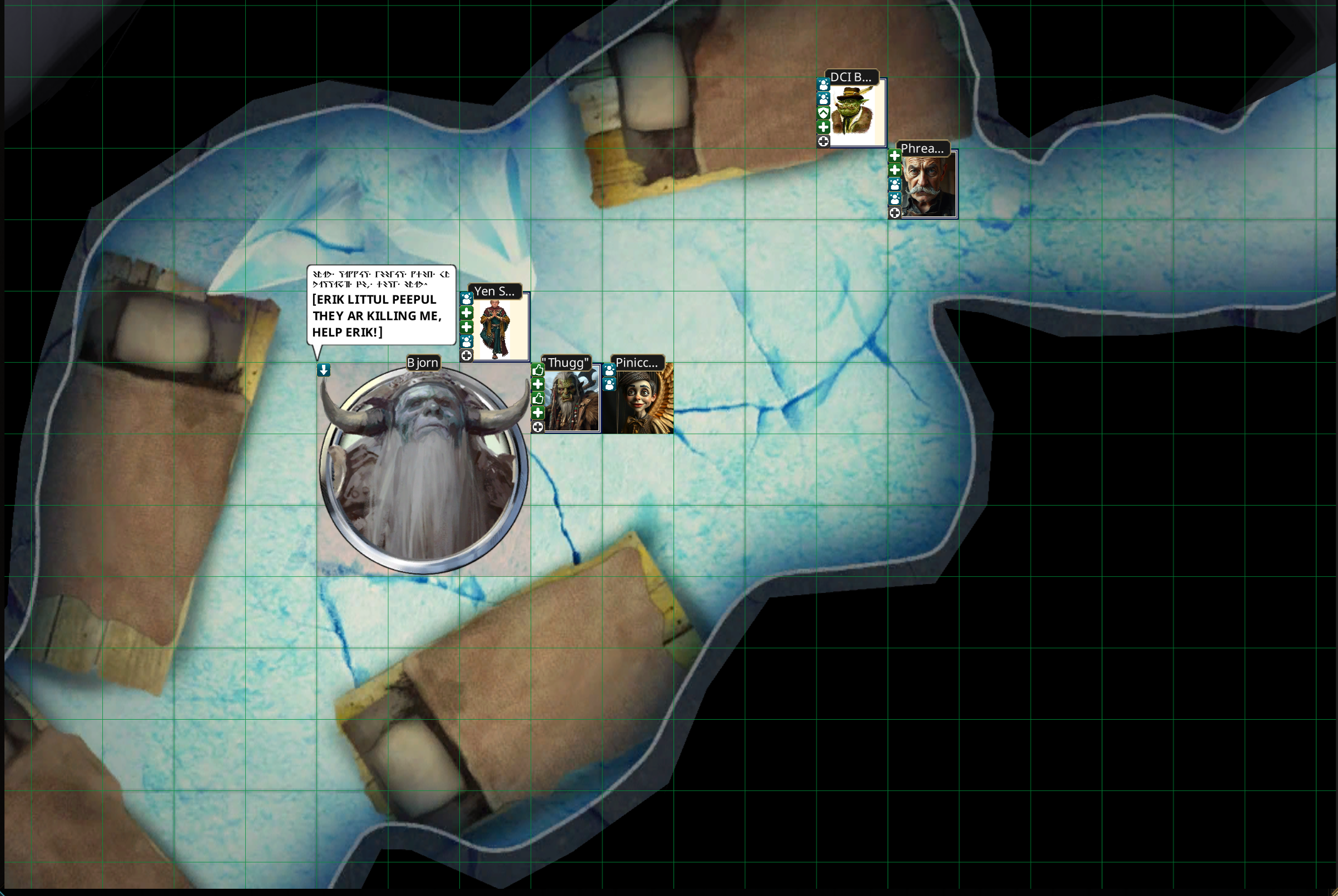Select the top blue character badge on Yen S's token
The height and width of the screenshot is (896, 1338).
[467, 299]
